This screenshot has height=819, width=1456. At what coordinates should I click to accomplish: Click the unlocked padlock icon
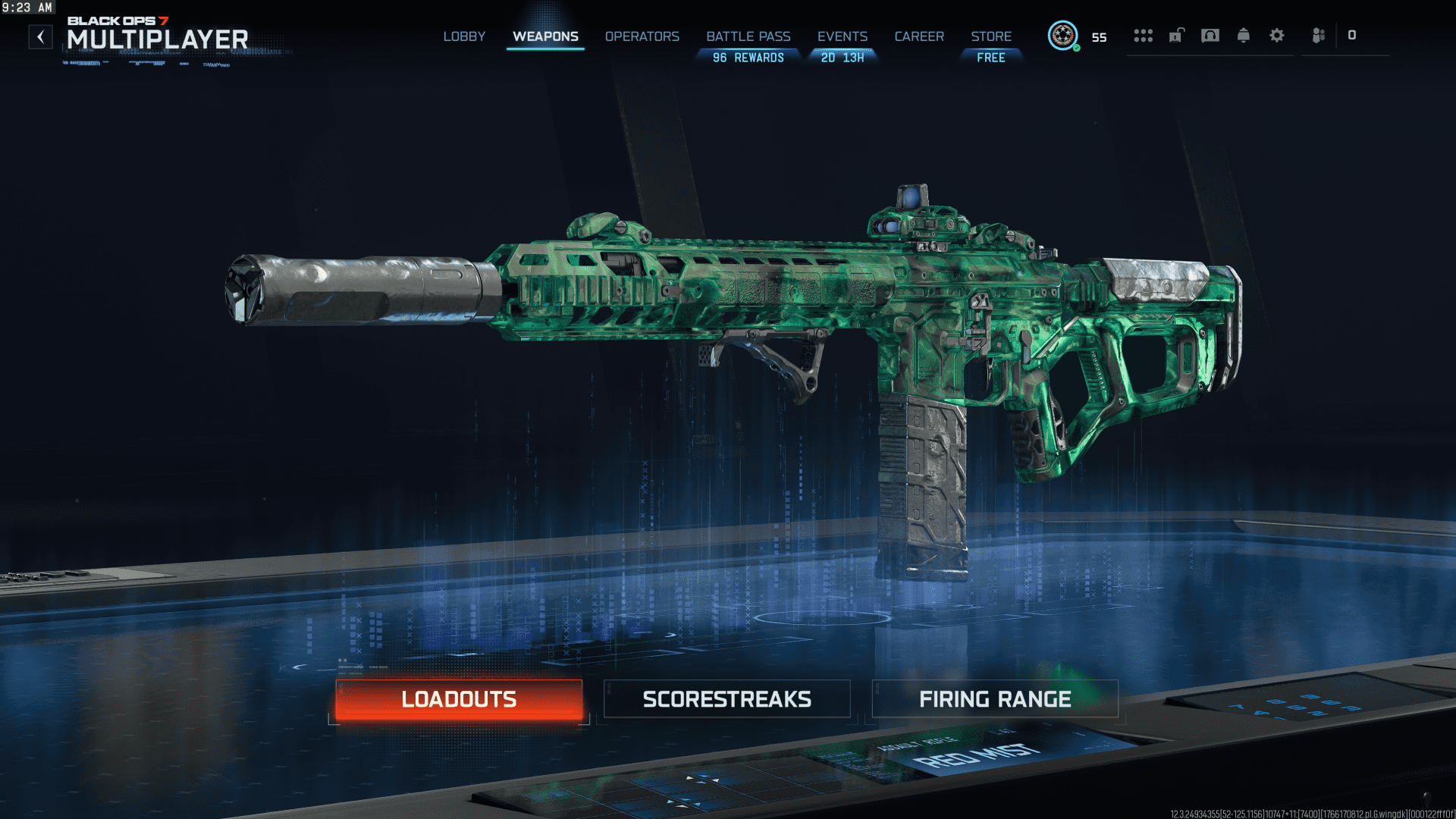(1176, 36)
